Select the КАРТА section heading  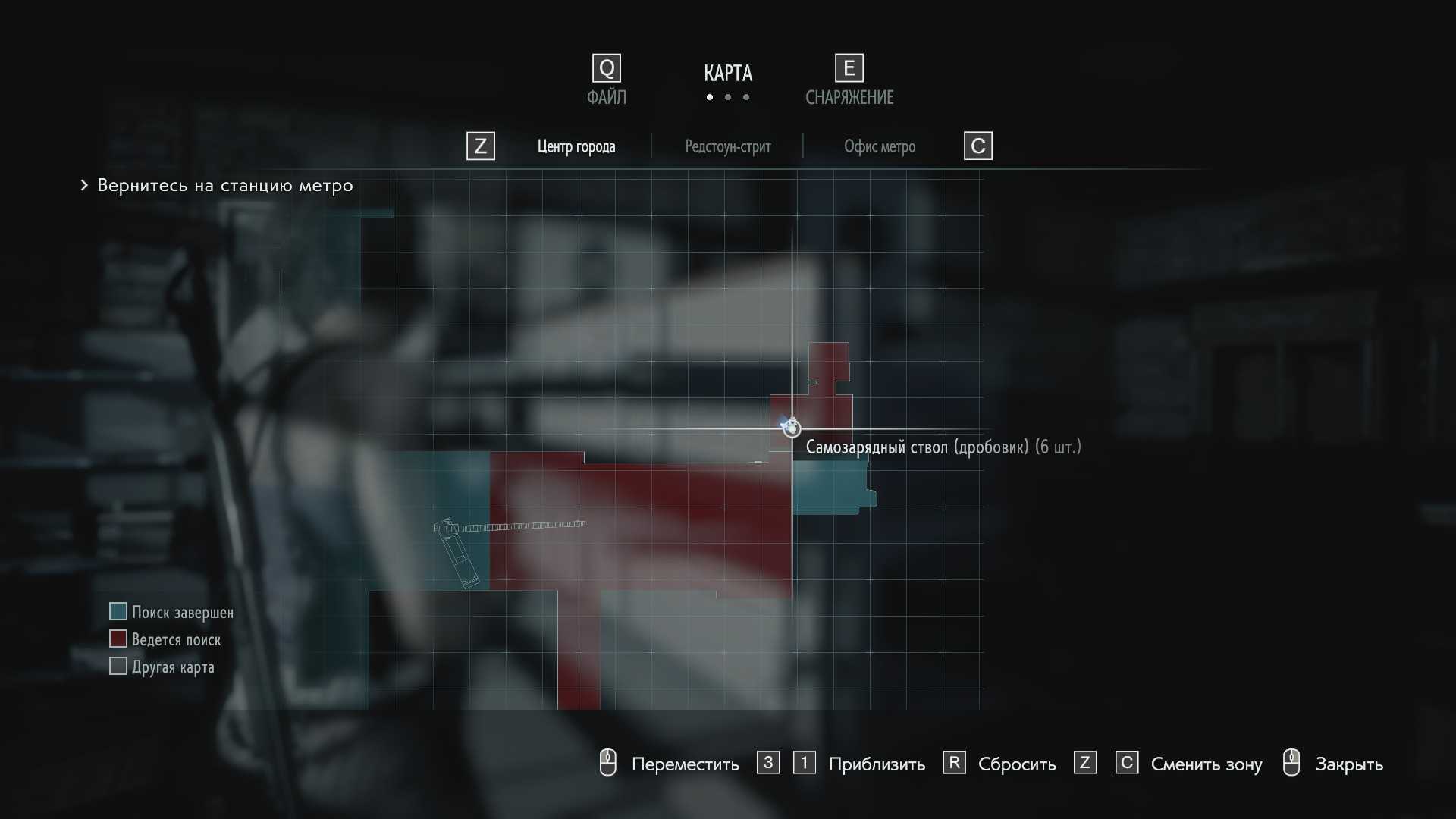point(727,74)
